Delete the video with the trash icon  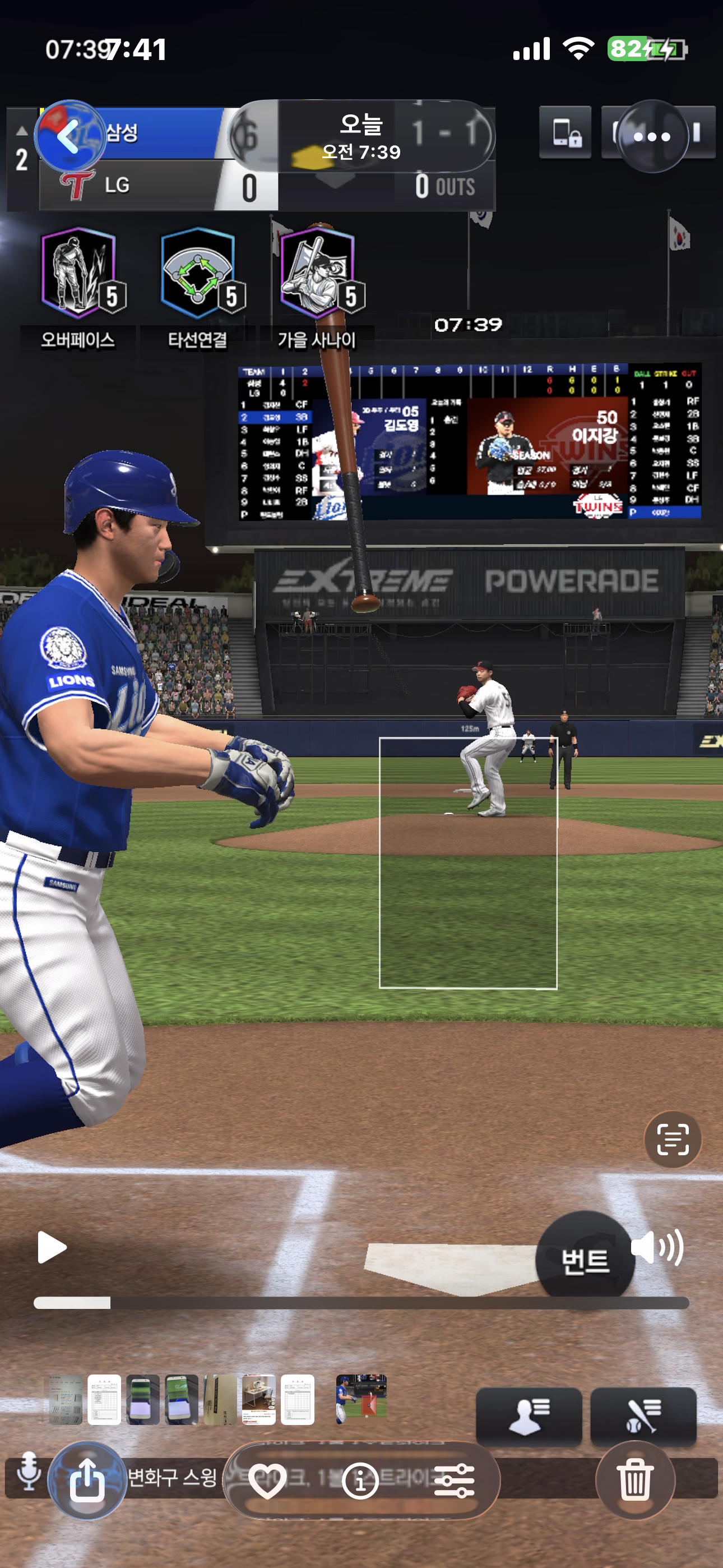(634, 1479)
